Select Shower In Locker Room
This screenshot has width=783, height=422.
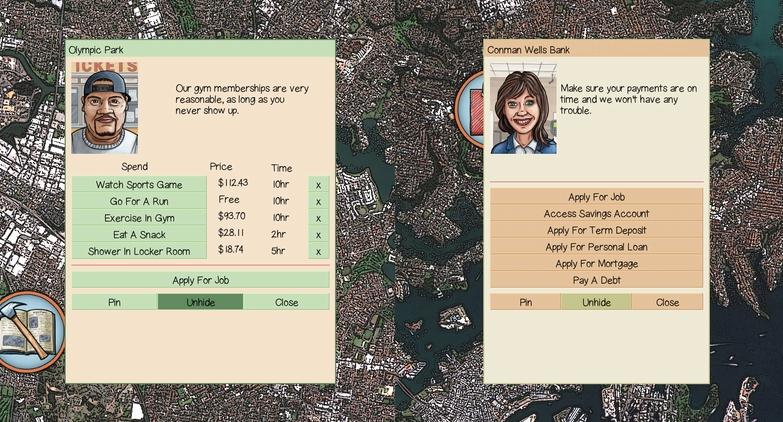point(138,251)
